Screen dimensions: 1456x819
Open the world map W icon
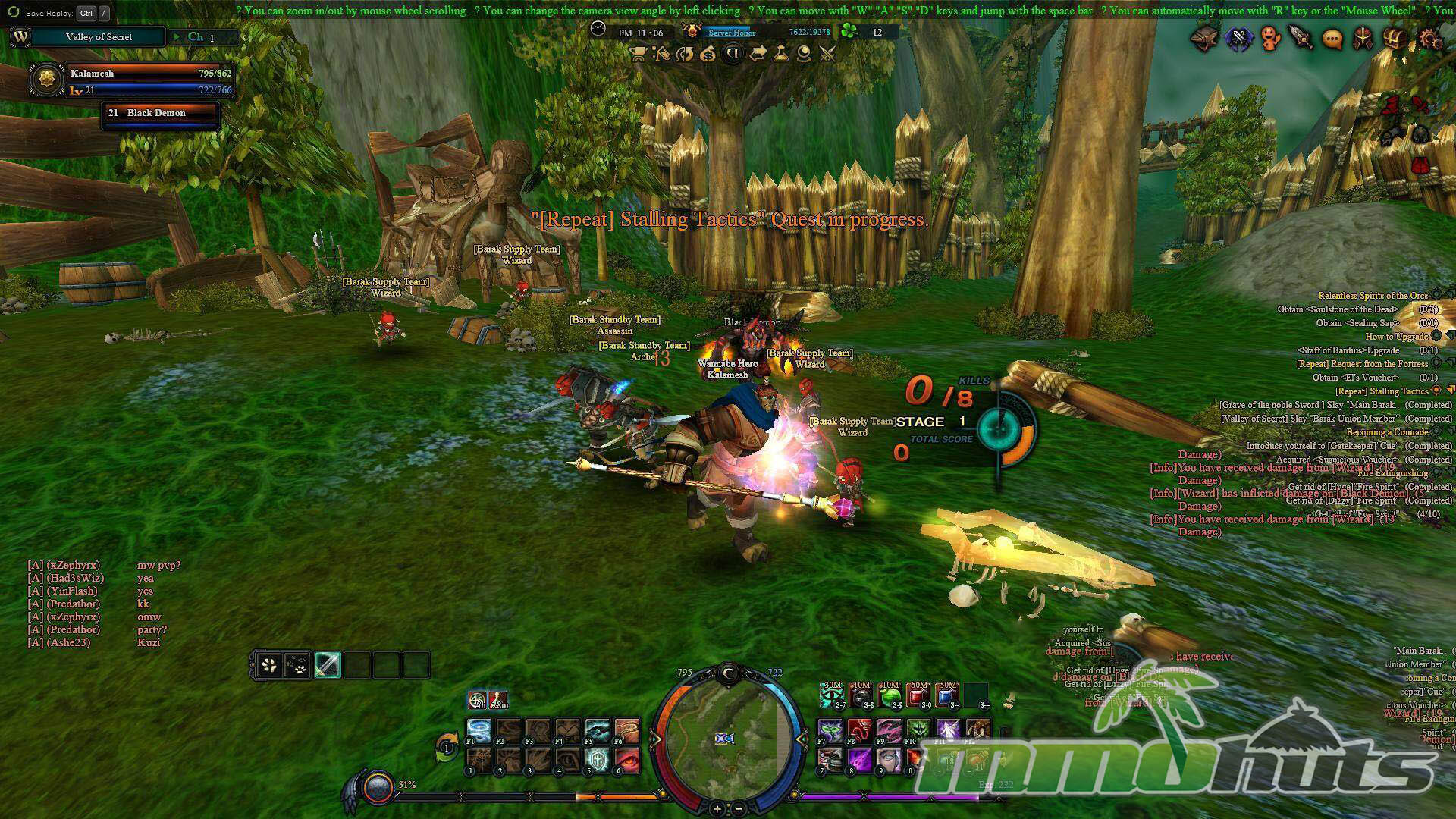(20, 37)
